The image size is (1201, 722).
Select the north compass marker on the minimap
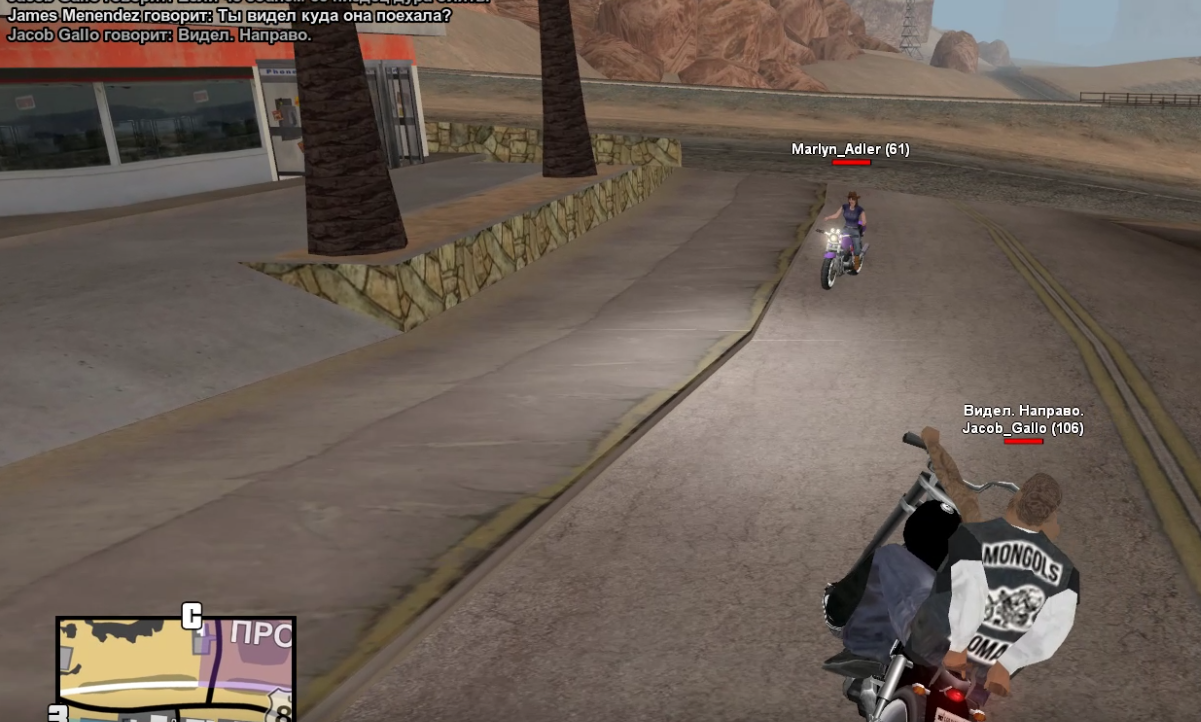(191, 616)
